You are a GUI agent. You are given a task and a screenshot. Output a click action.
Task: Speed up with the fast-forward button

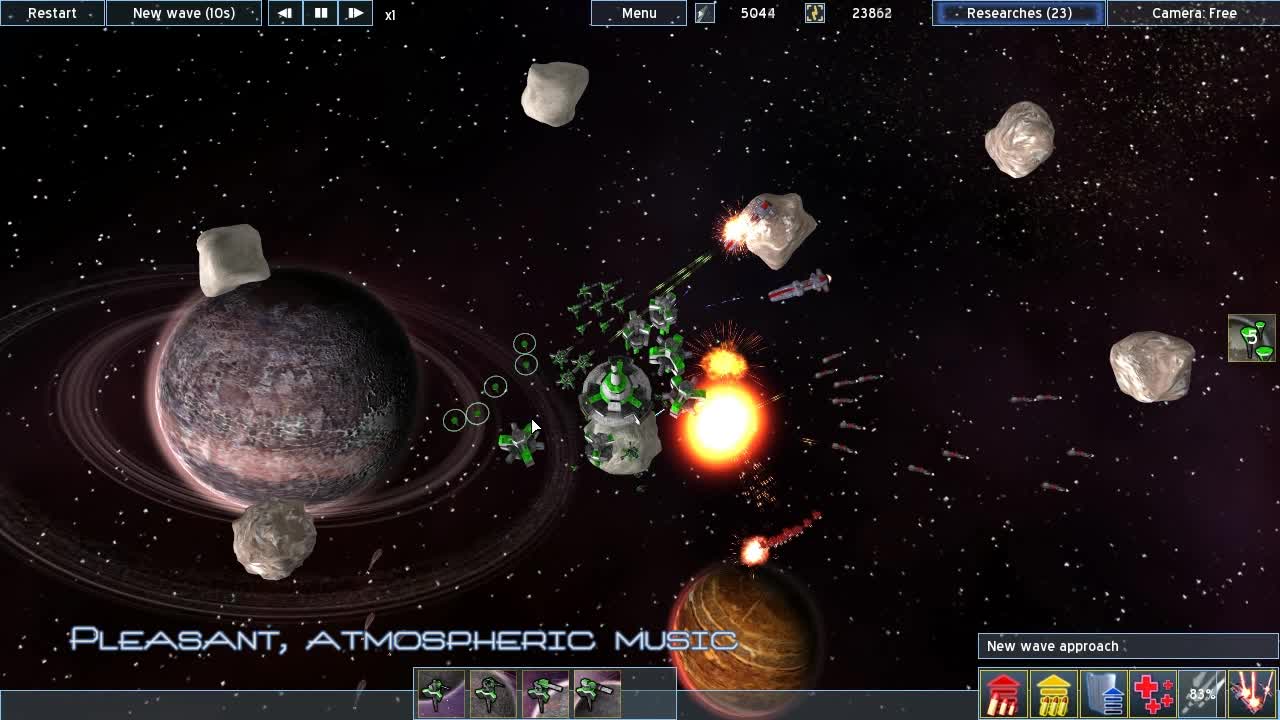pos(356,13)
